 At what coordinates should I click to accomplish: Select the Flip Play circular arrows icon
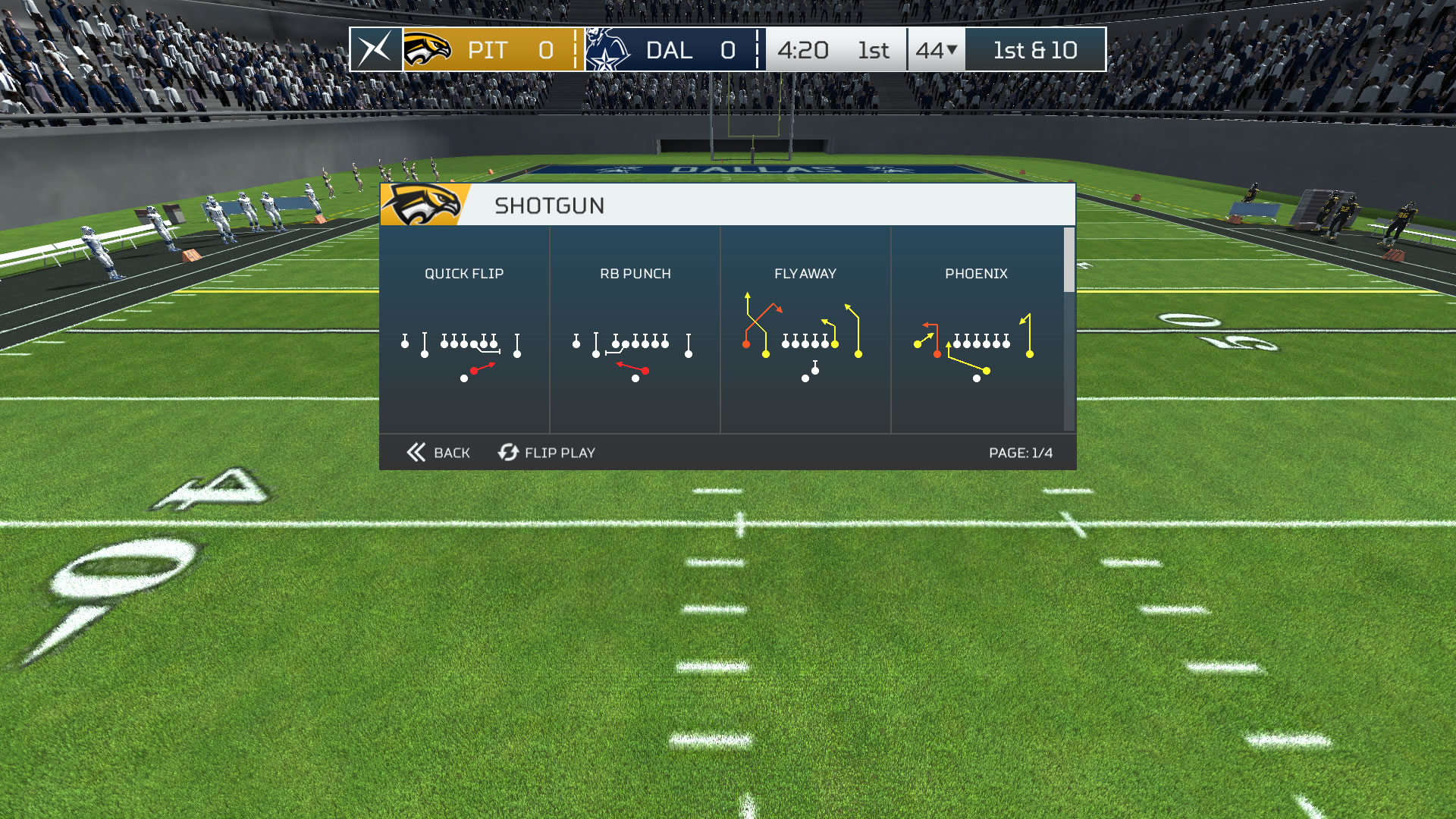(507, 452)
